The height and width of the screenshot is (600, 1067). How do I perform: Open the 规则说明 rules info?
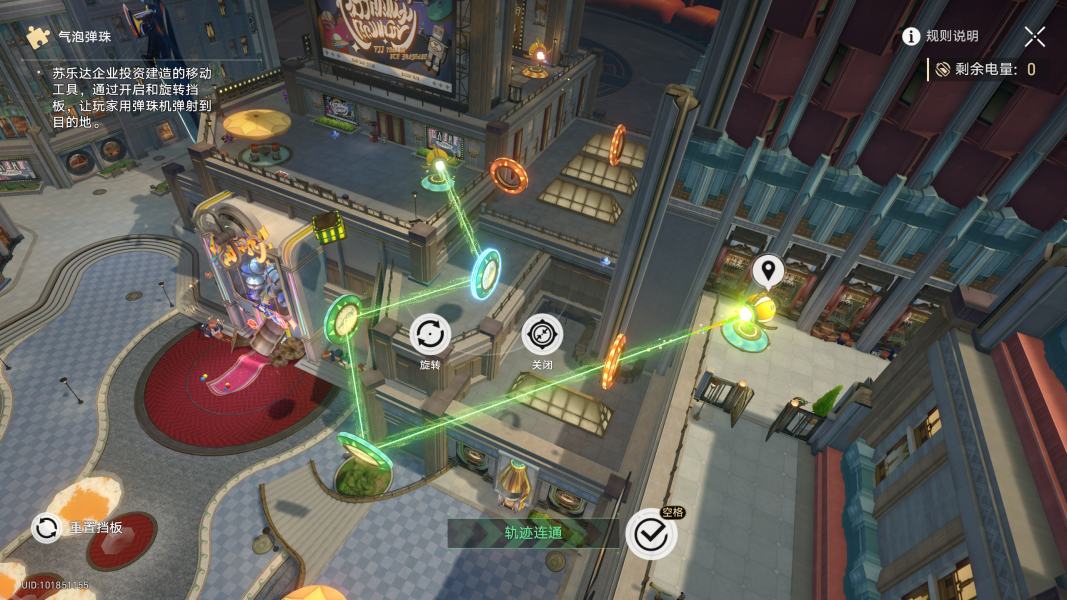pos(940,37)
